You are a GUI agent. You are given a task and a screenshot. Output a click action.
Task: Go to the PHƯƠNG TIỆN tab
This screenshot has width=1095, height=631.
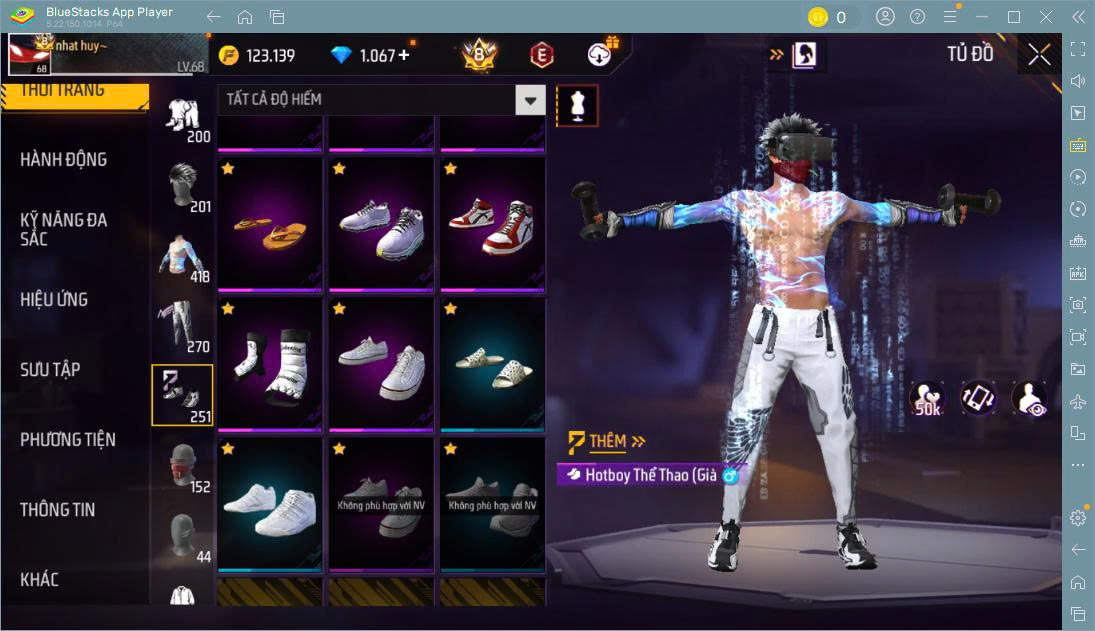(68, 439)
